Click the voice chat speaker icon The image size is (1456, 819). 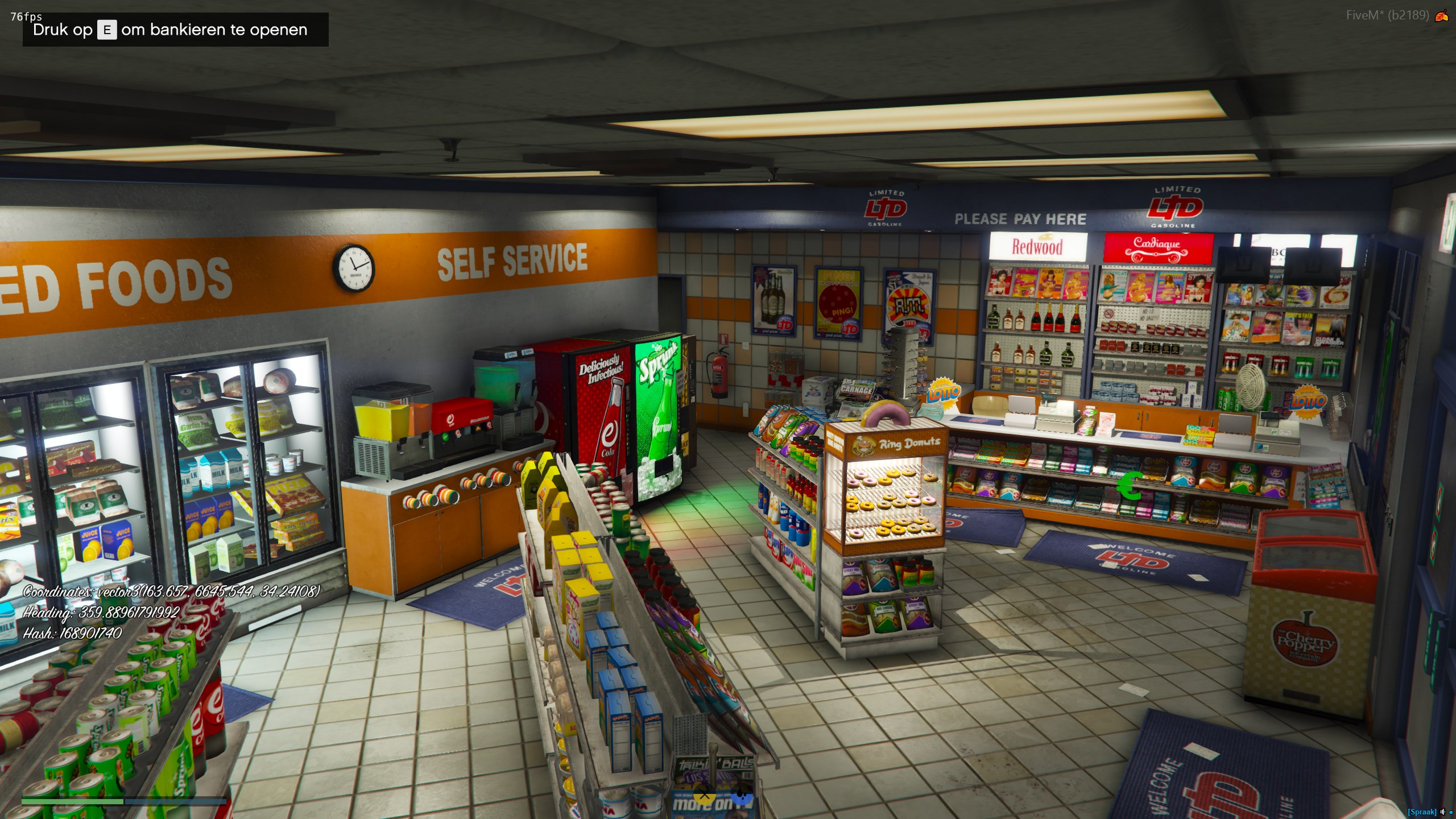(1442, 812)
